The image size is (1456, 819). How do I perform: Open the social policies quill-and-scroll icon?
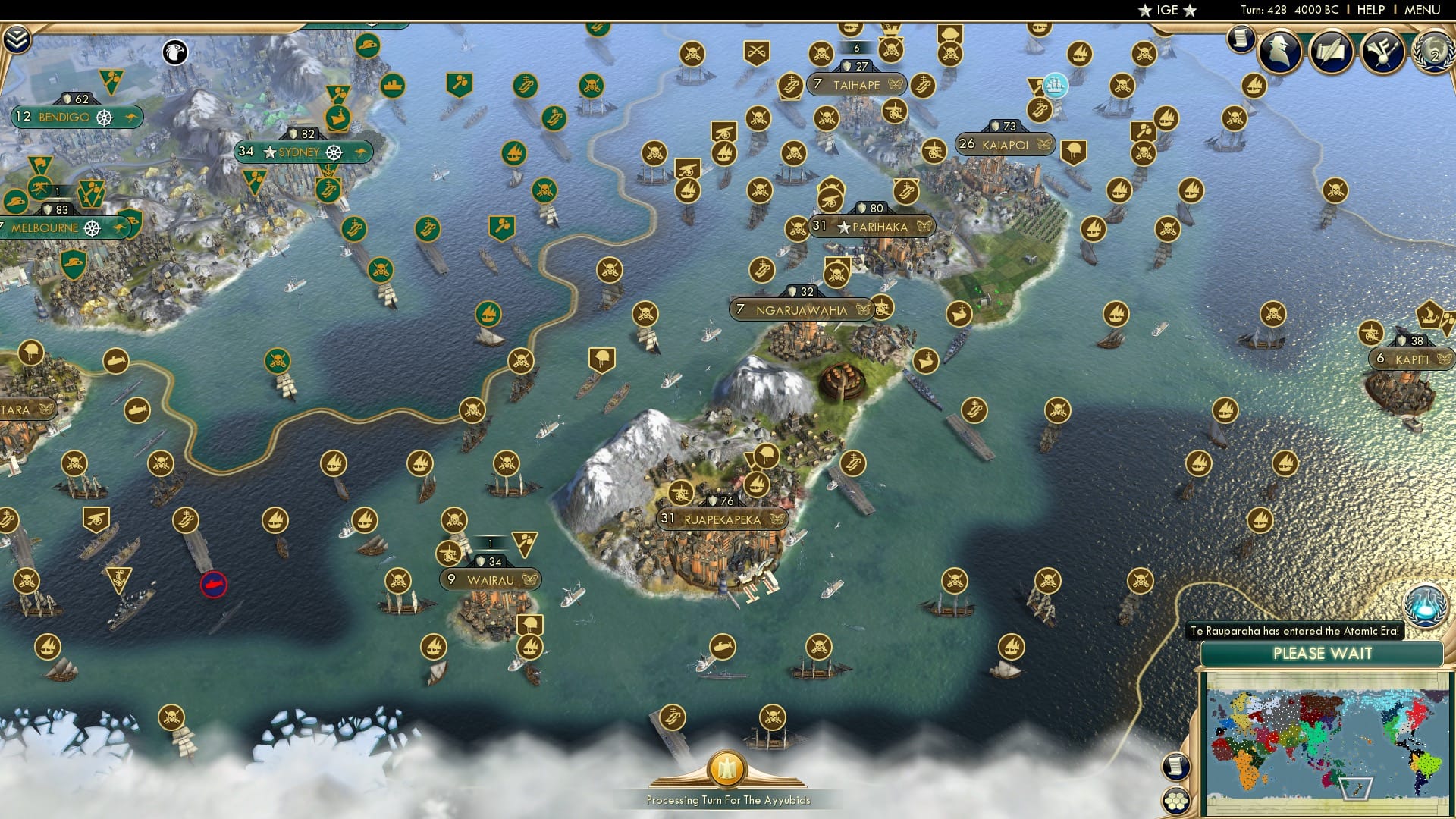pos(1332,49)
